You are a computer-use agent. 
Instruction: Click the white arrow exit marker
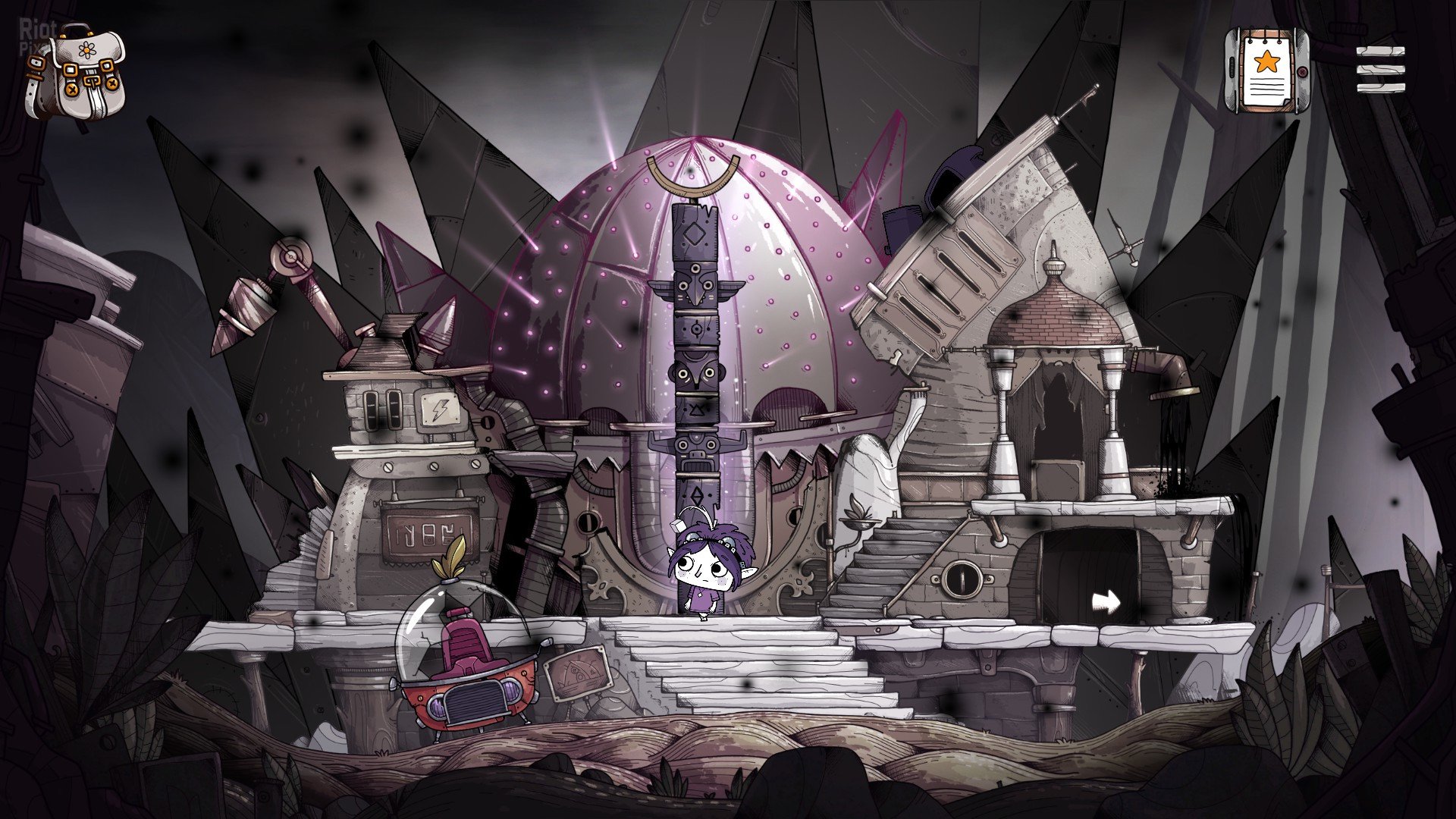pyautogui.click(x=1106, y=603)
